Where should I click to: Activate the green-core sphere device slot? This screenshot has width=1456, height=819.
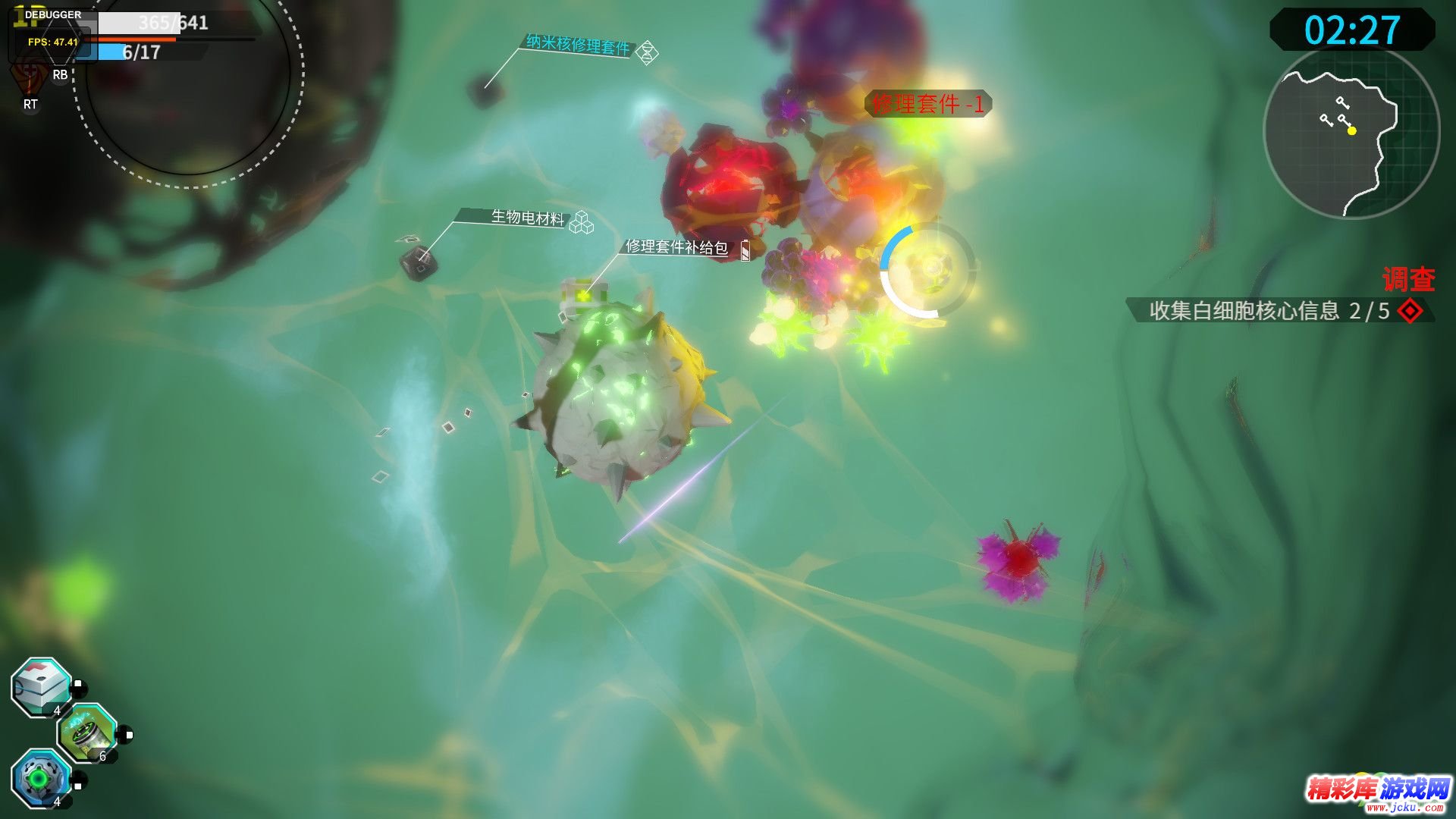click(40, 778)
